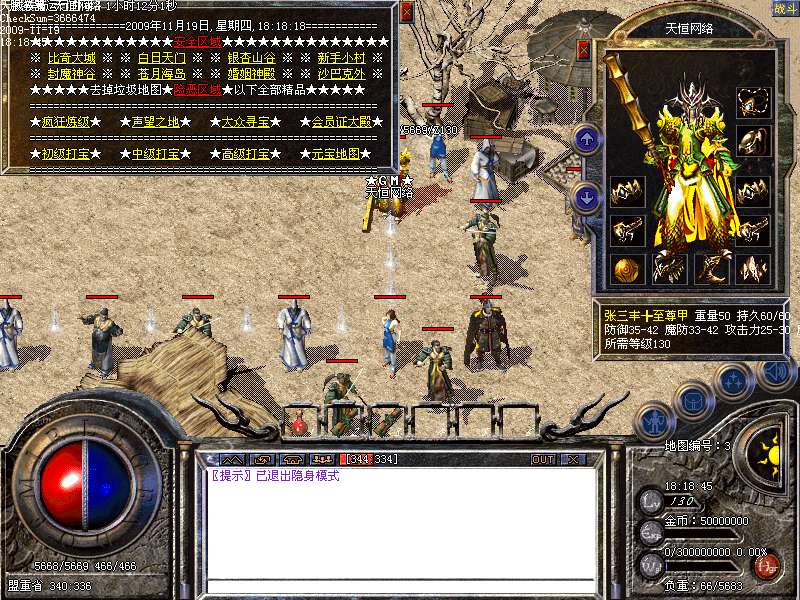Click the up arrow on equipment panel

588,139
